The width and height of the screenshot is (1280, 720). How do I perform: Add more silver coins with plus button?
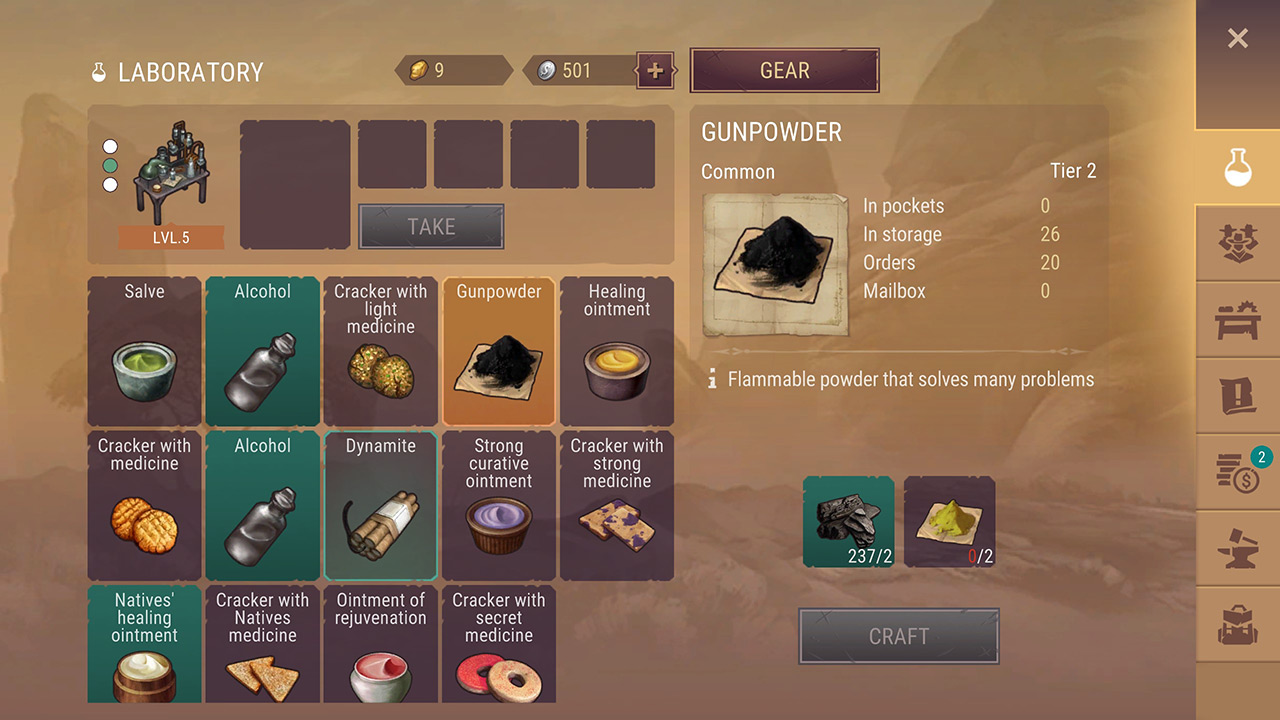[x=655, y=71]
